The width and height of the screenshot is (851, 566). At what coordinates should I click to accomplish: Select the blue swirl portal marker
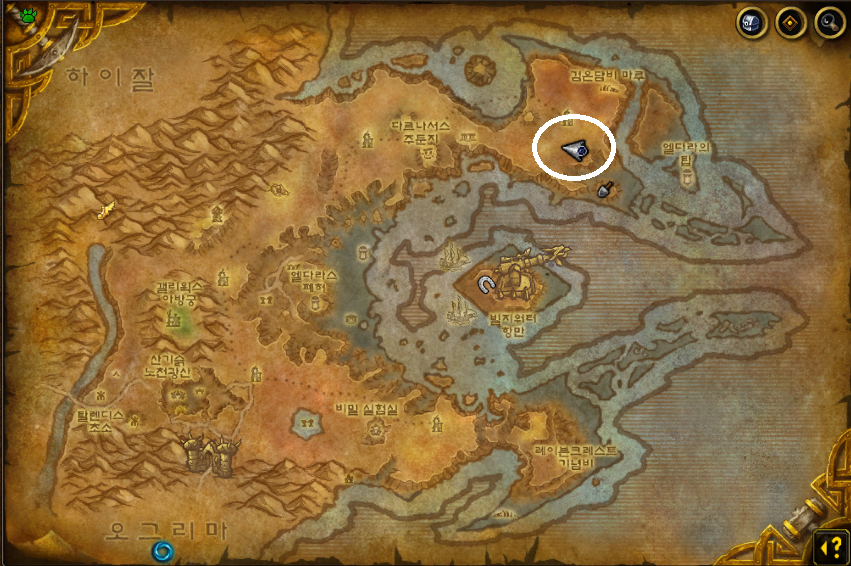point(161,550)
